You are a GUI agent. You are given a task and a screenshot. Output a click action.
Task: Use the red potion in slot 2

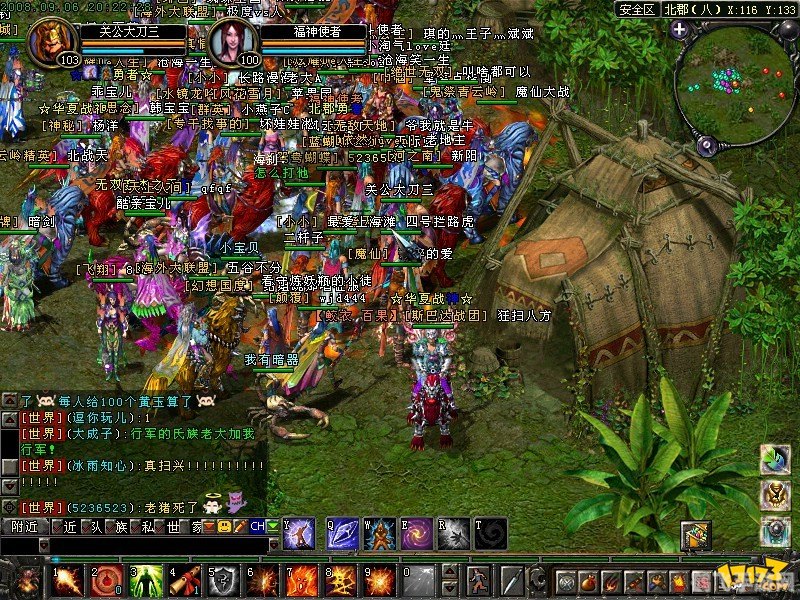coord(106,581)
